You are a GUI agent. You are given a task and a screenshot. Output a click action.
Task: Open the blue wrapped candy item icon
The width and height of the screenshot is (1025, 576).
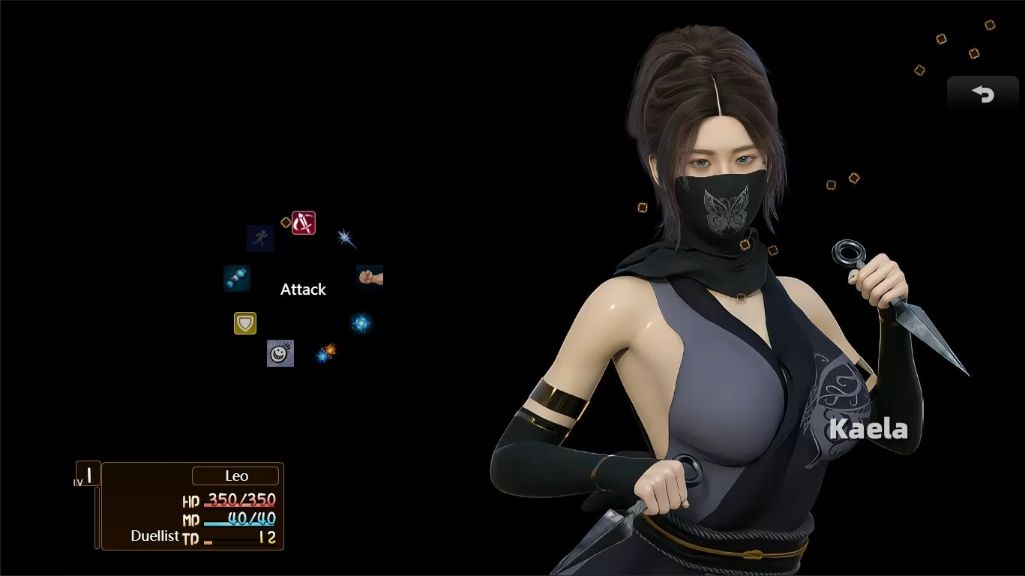pyautogui.click(x=237, y=278)
